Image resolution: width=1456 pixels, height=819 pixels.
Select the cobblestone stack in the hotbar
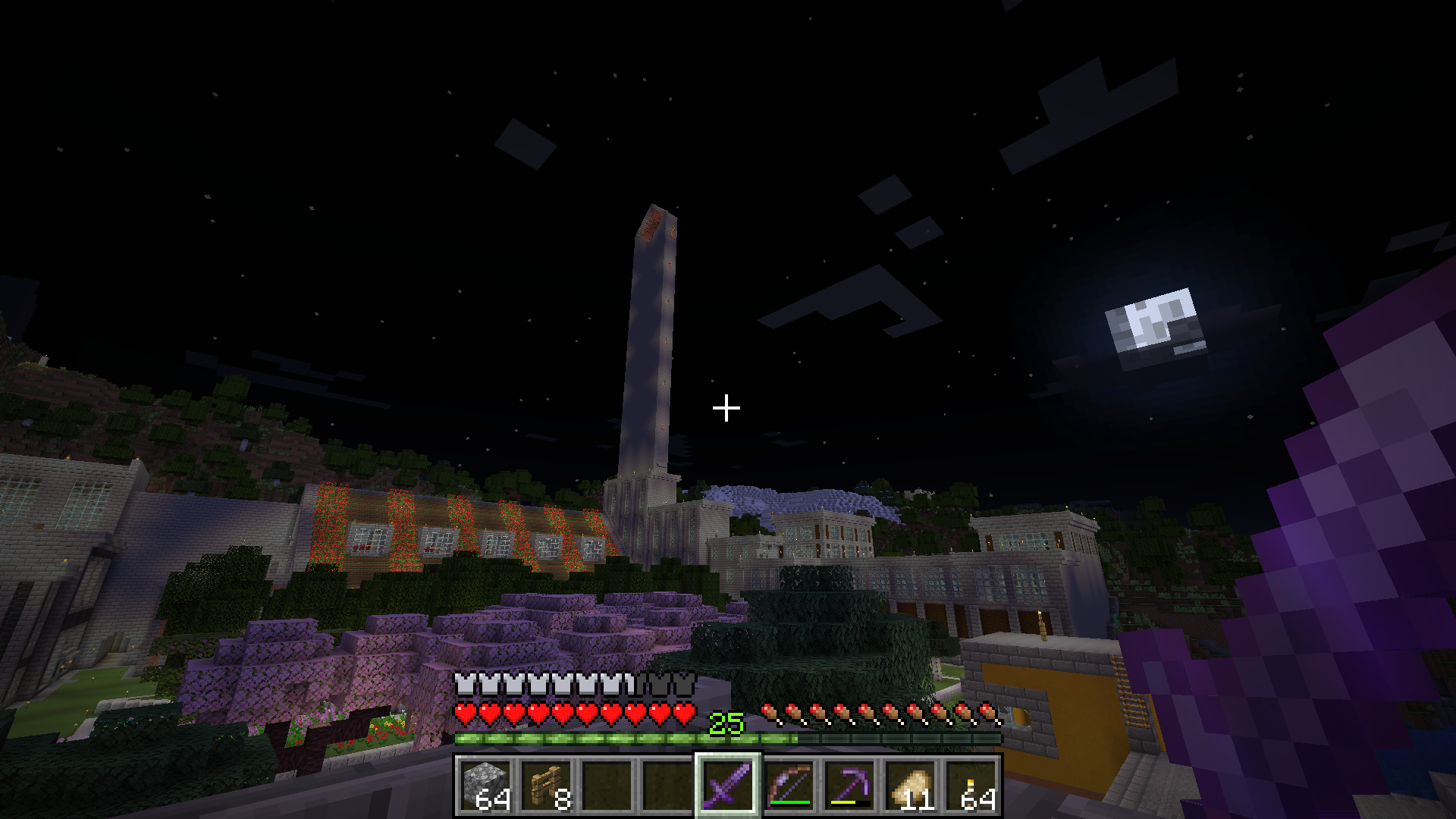pos(485,785)
